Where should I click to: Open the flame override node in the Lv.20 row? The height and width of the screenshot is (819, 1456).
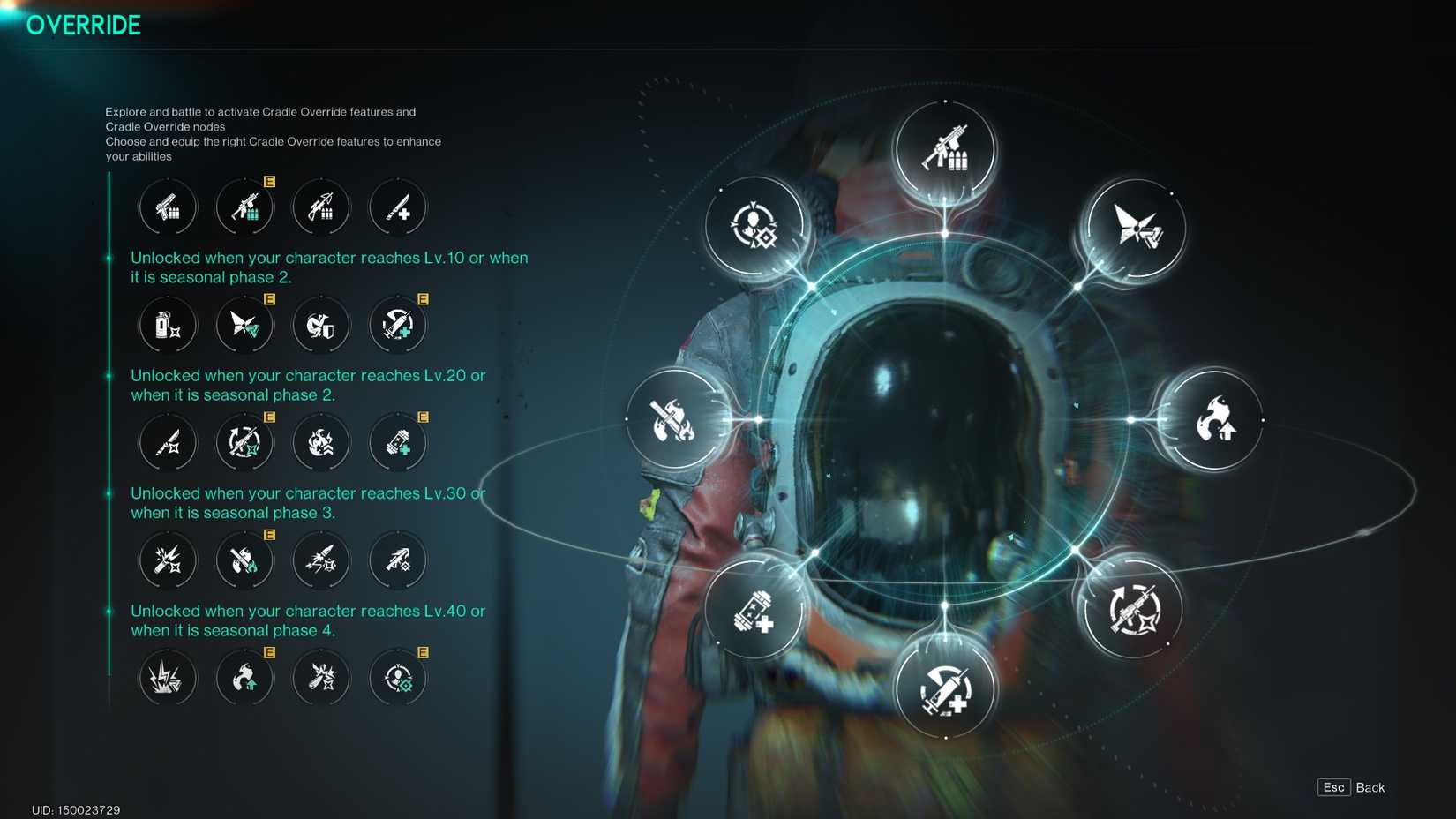point(321,442)
